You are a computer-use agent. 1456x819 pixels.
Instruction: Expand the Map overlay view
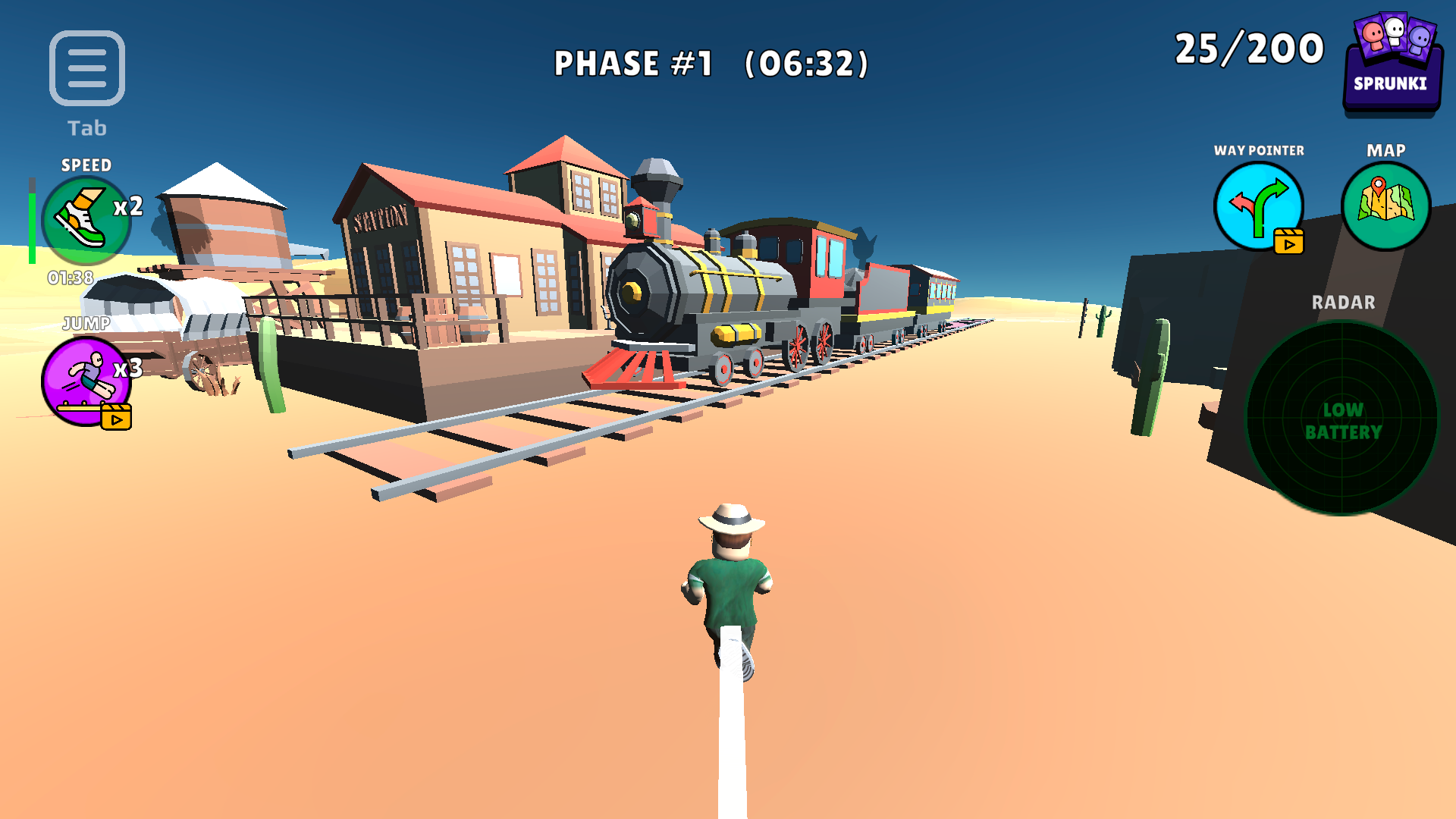coord(1386,203)
